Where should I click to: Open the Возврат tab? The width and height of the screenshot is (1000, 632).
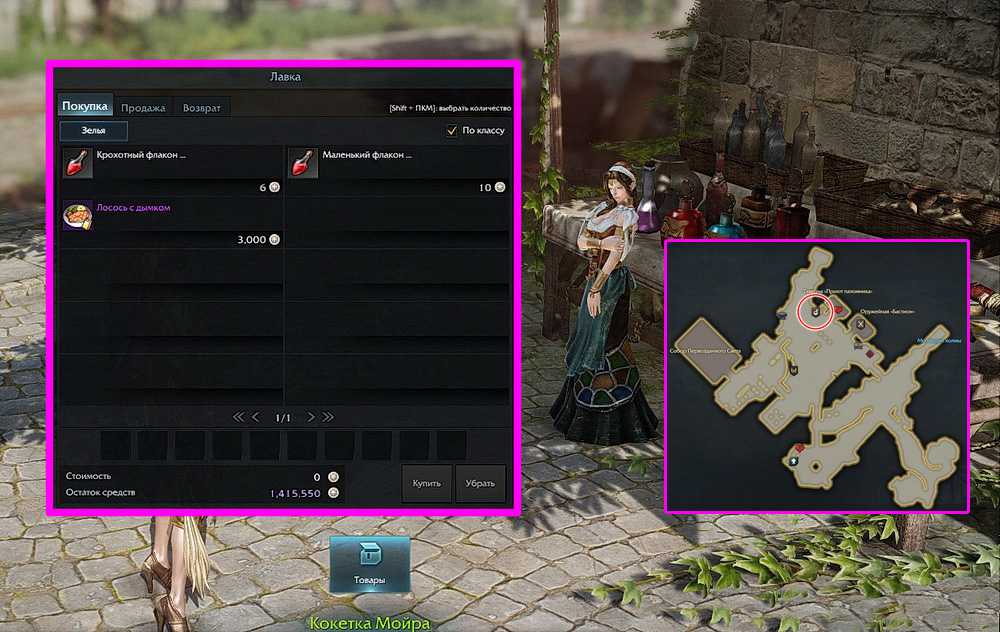(202, 108)
